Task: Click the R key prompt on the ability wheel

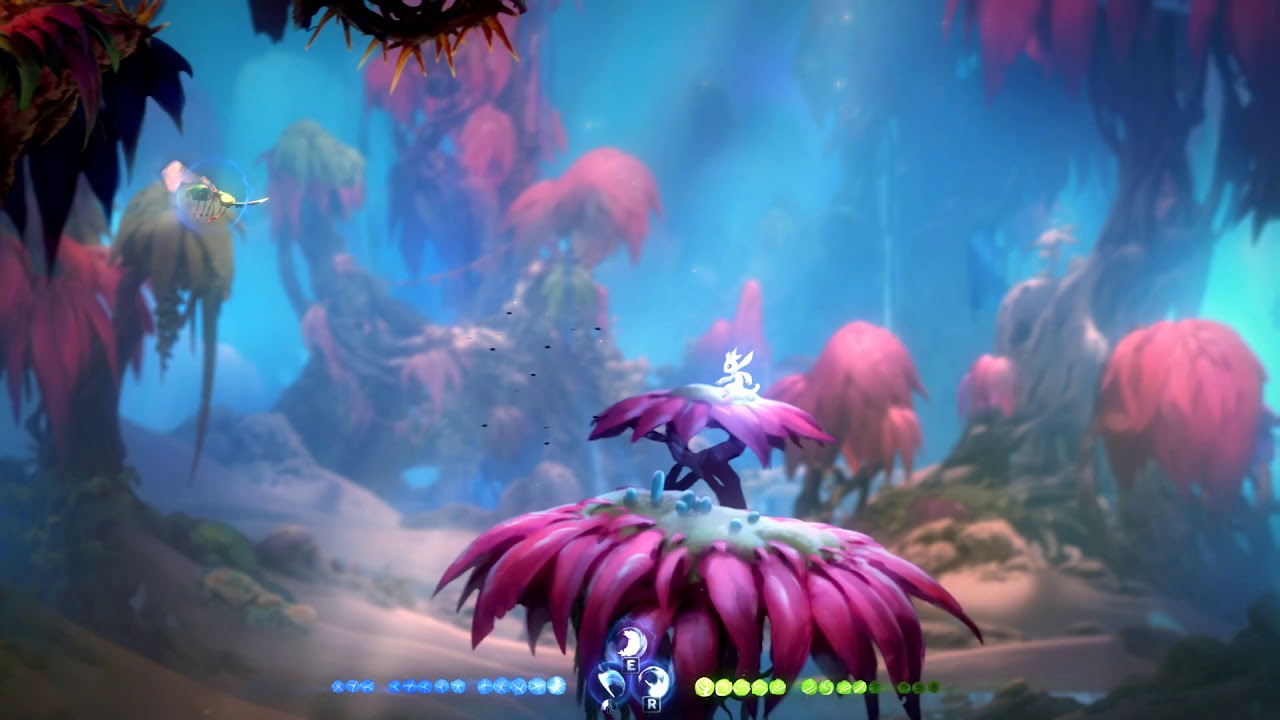Action: coord(651,704)
